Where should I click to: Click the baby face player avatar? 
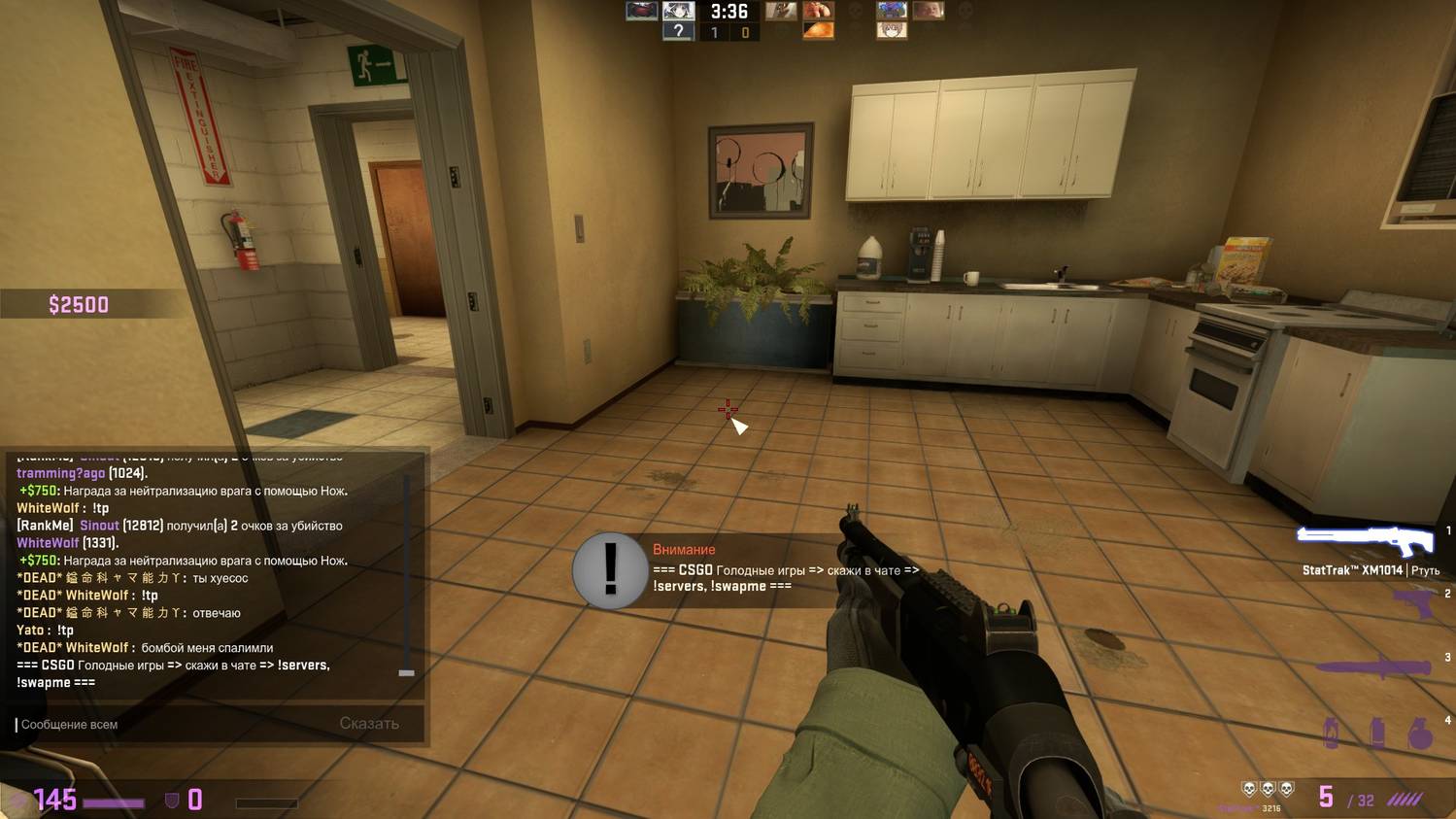929,11
